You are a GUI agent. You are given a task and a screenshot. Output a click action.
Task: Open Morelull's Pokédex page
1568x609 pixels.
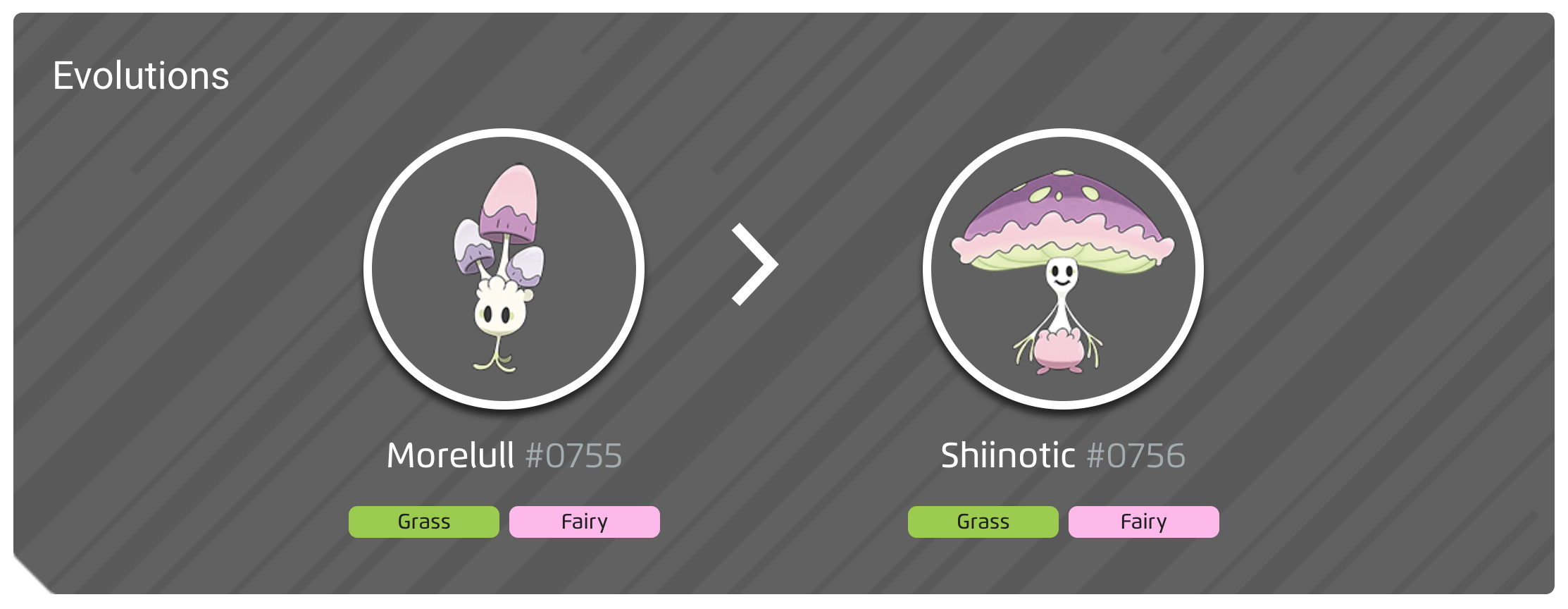click(x=450, y=456)
